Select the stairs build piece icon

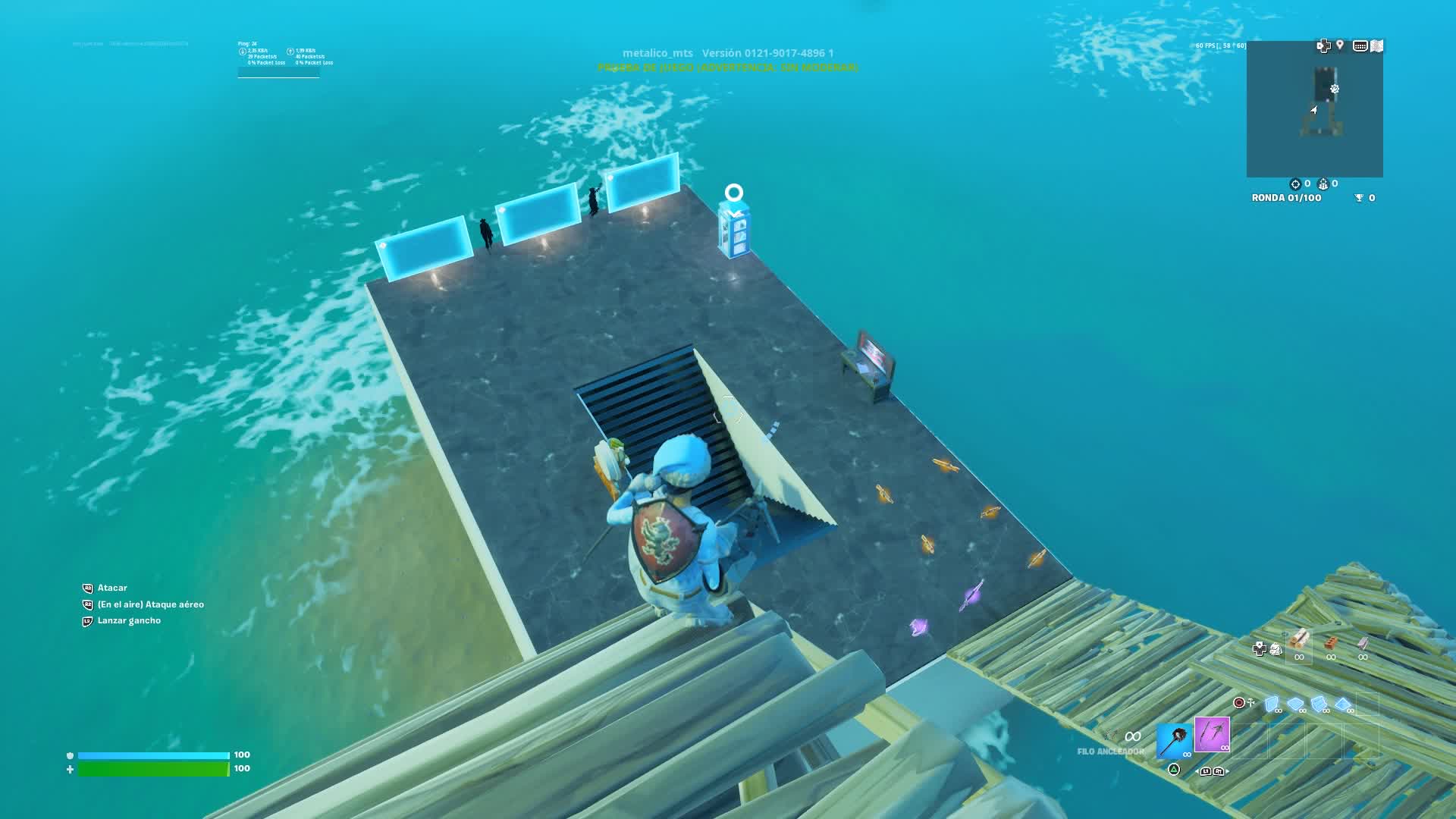point(1319,704)
